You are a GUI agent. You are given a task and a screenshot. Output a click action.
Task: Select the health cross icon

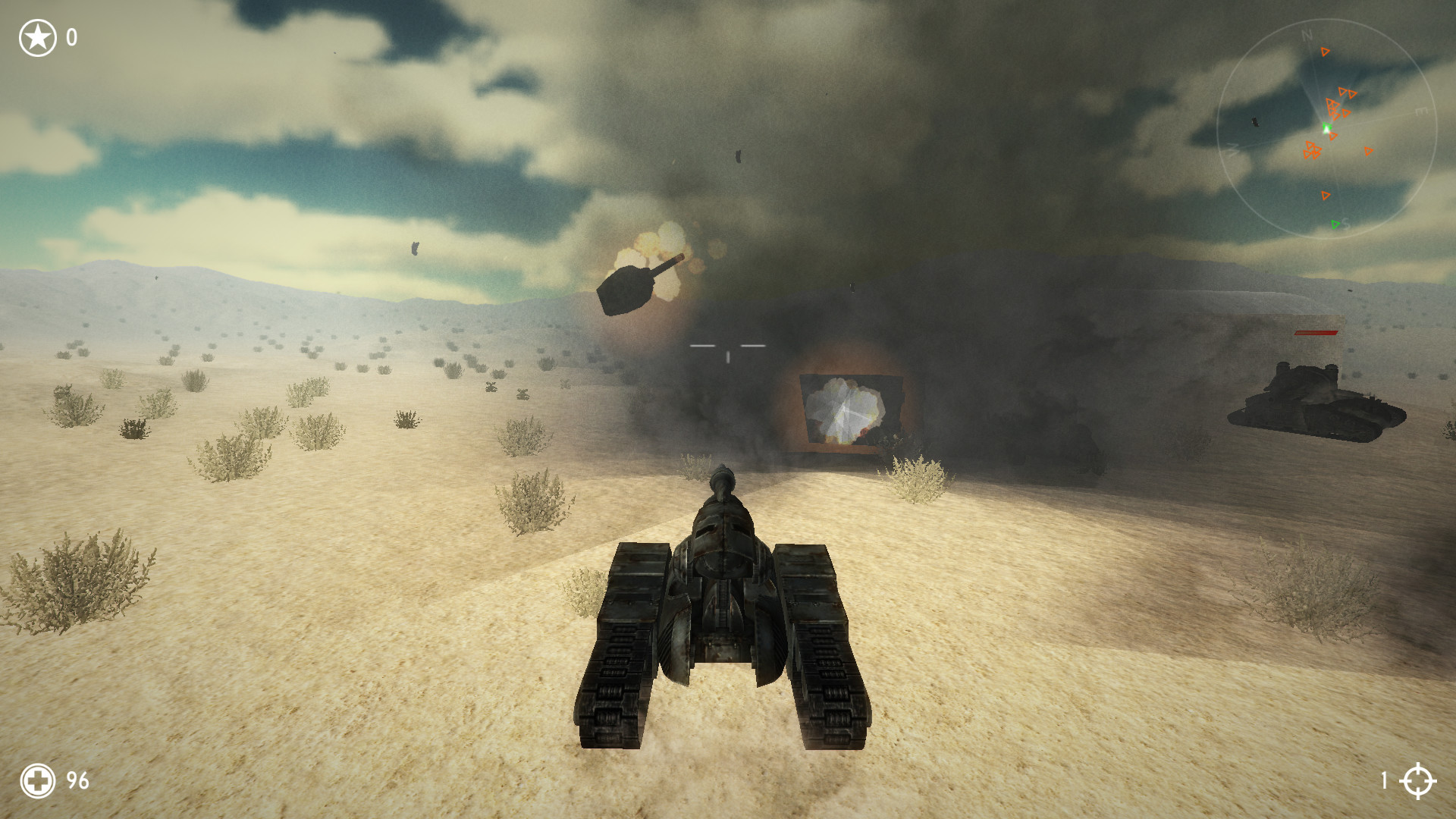pos(36,779)
